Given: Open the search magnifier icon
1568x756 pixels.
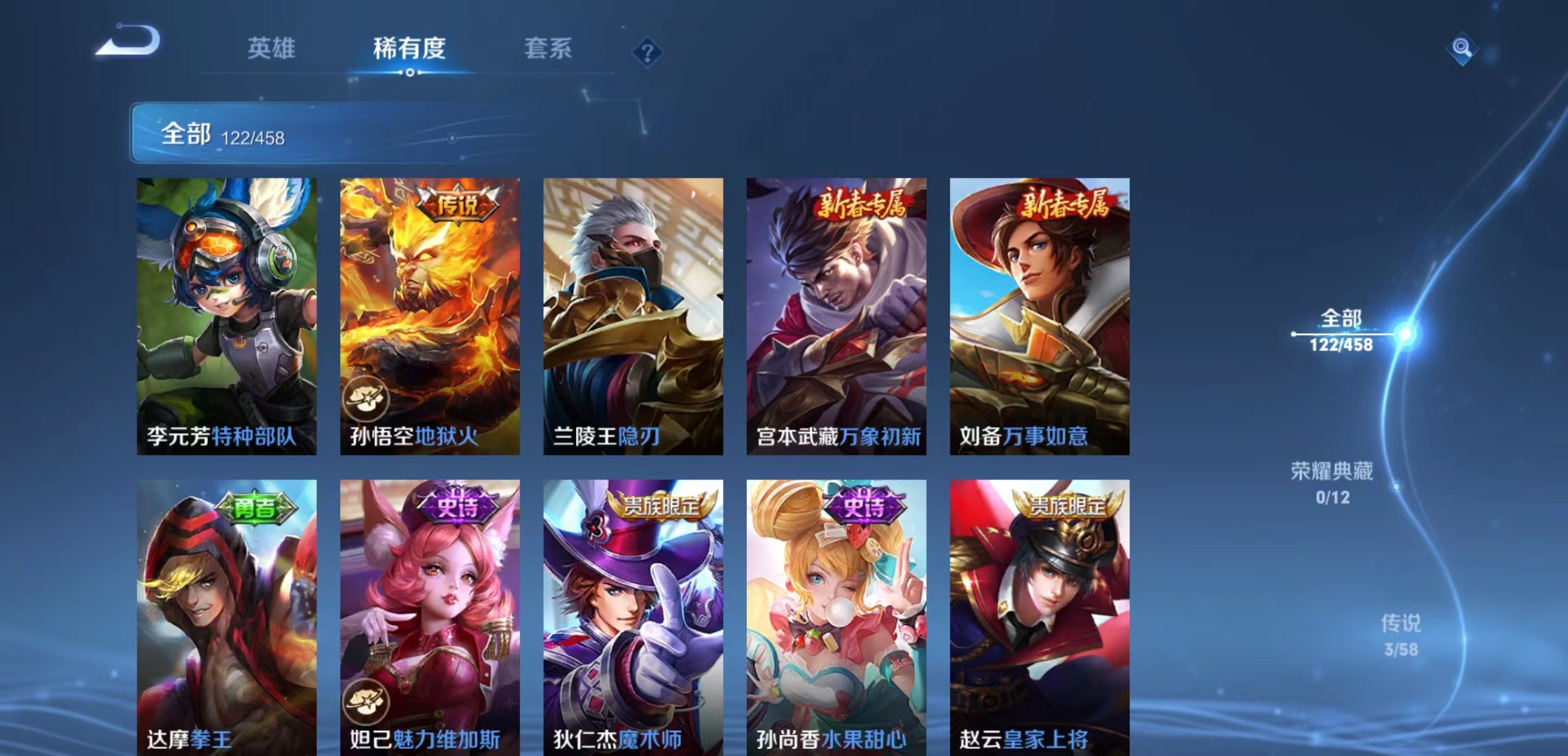Looking at the screenshot, I should click(x=1463, y=47).
